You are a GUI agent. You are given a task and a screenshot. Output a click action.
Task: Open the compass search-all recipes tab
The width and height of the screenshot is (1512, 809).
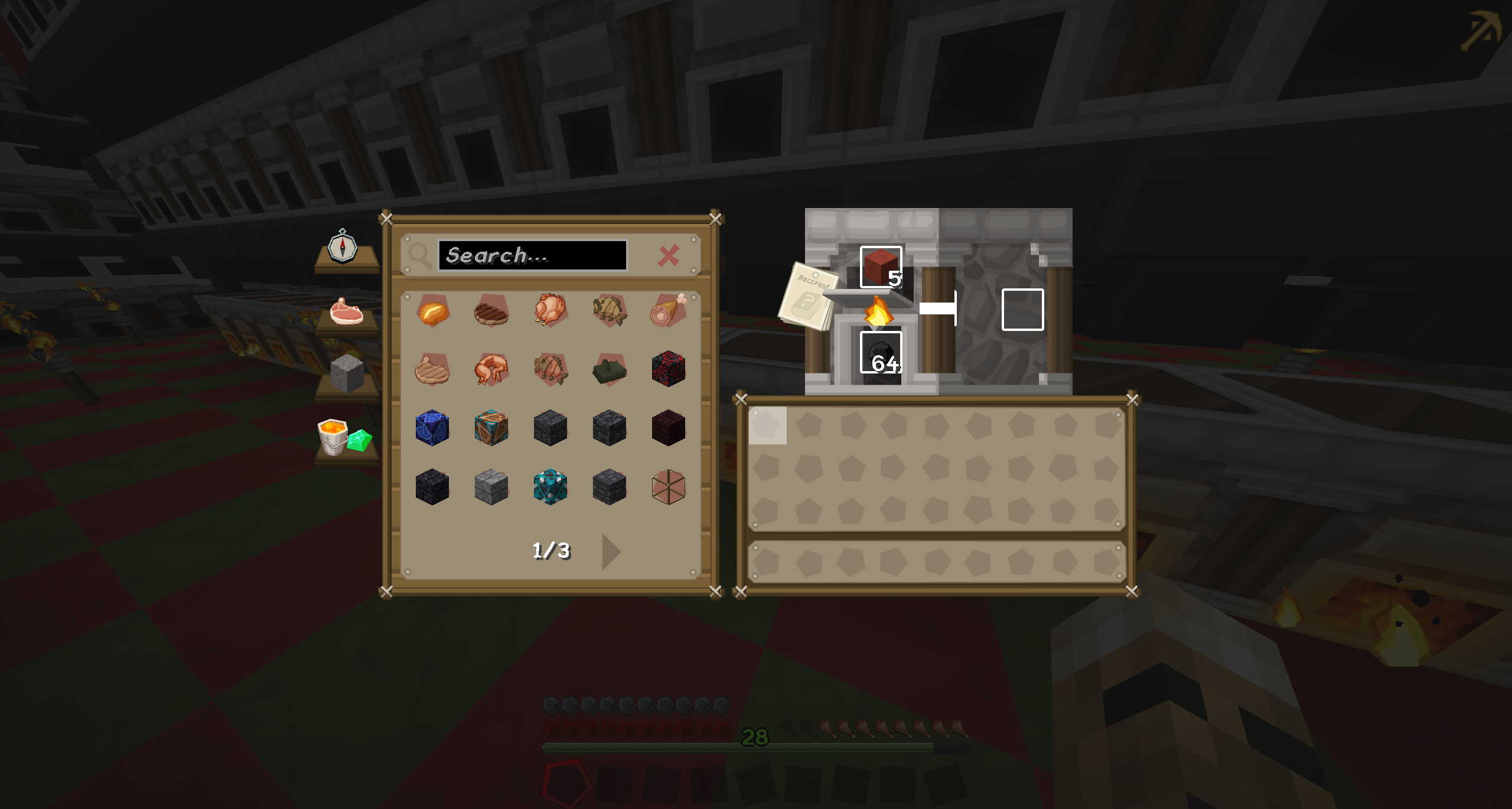coord(343,247)
